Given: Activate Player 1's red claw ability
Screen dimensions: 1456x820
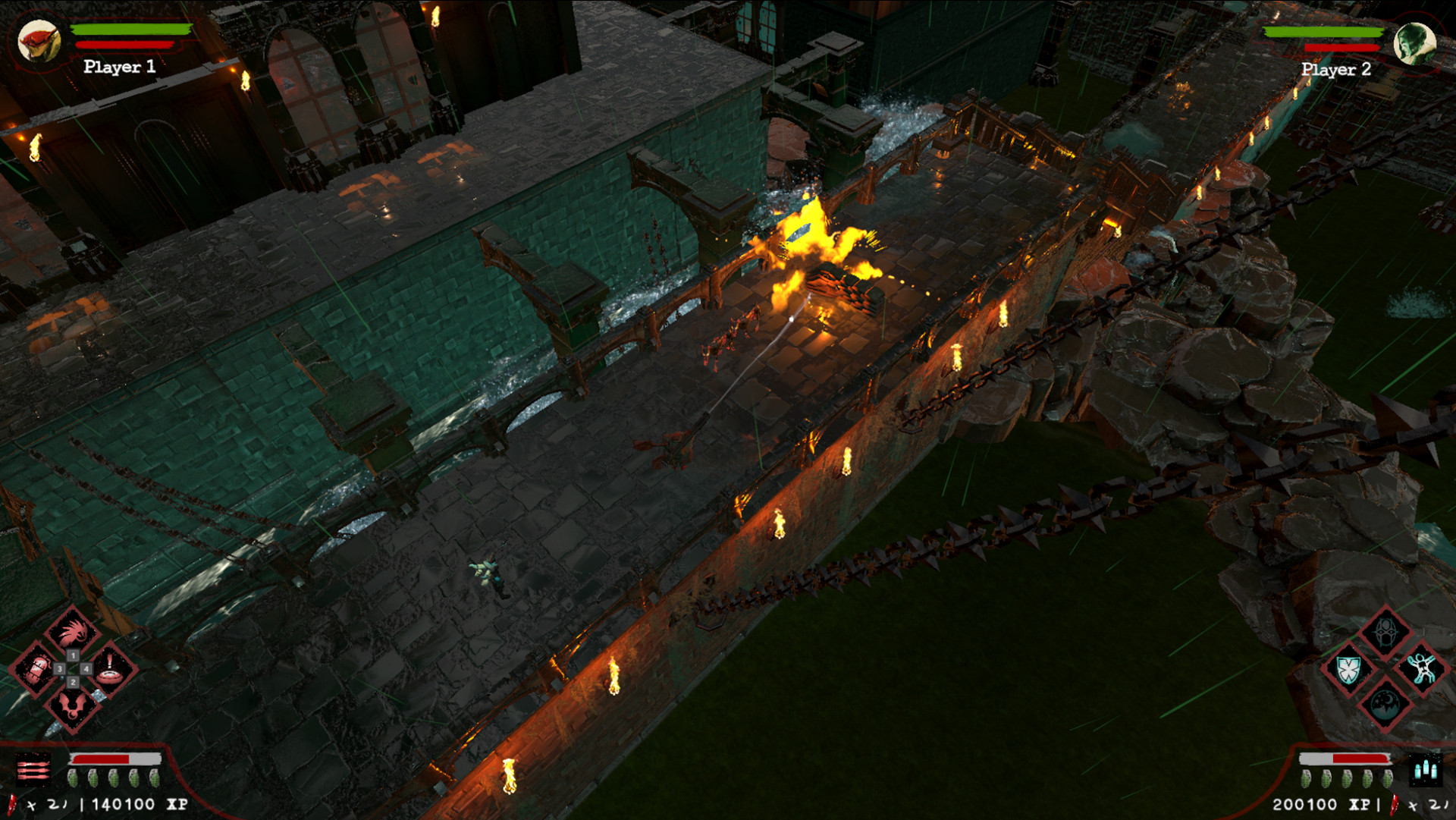Looking at the screenshot, I should [73, 632].
